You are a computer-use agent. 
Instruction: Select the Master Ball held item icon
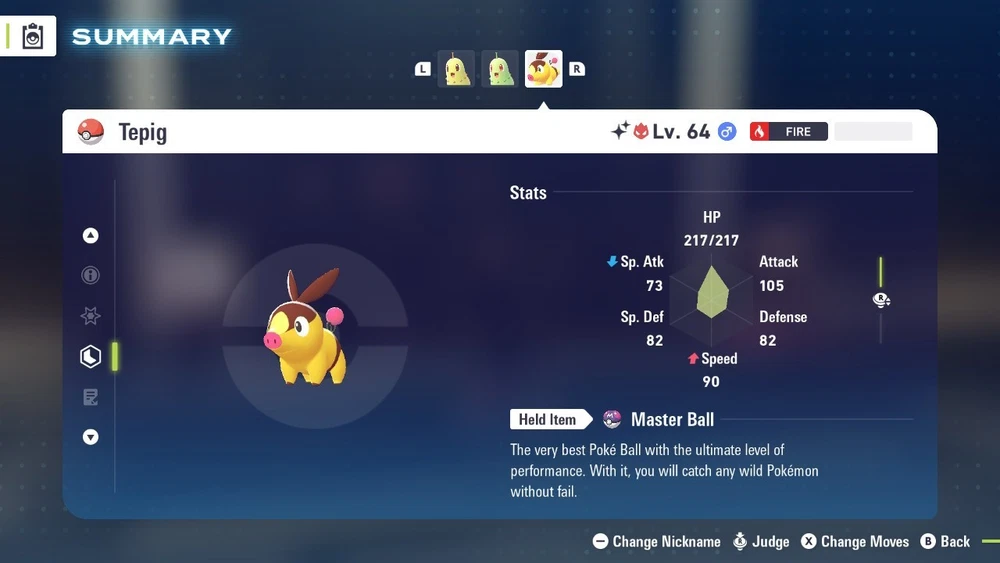click(612, 420)
